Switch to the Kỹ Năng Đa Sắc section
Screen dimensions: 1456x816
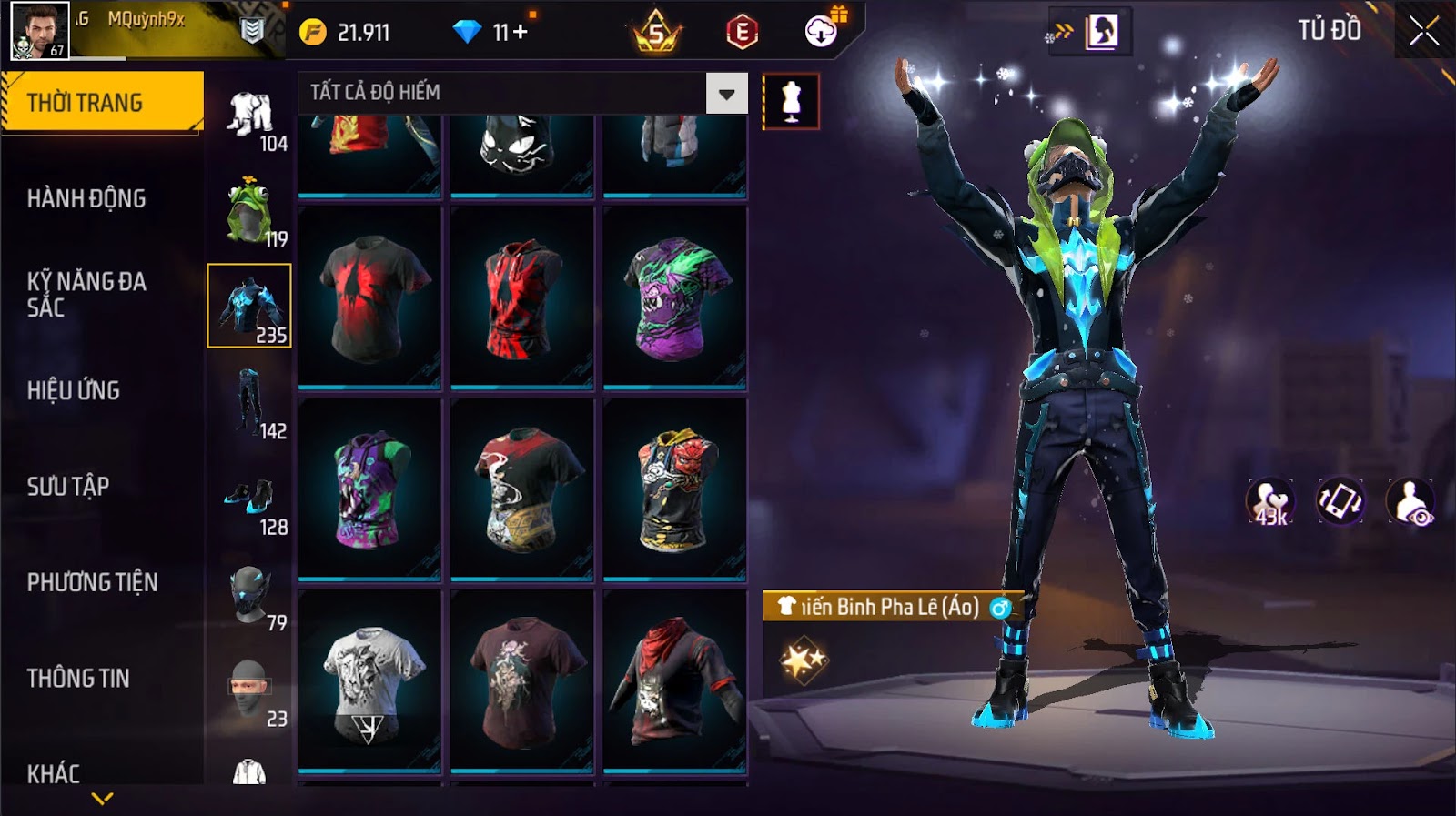click(x=86, y=294)
